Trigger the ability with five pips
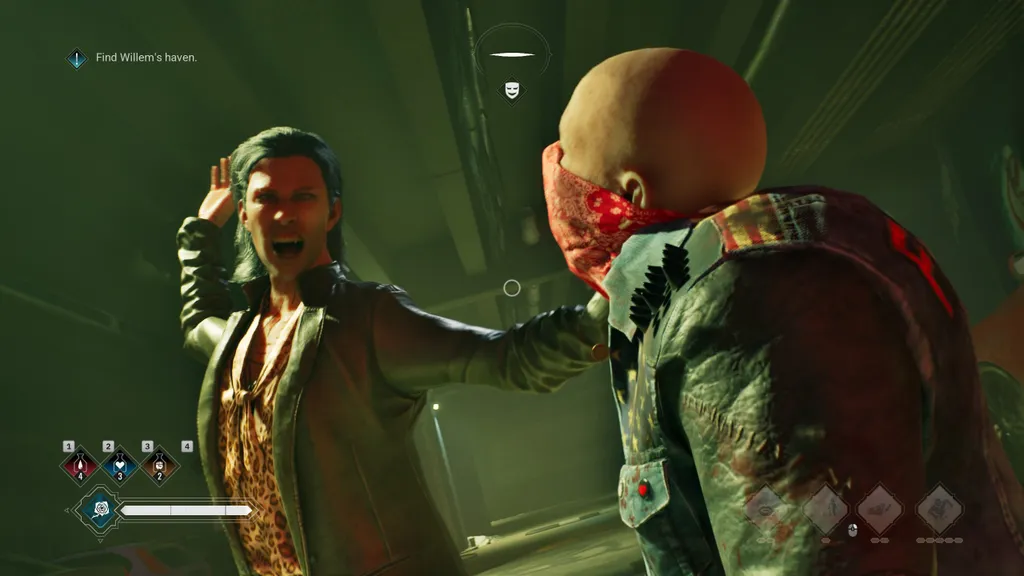The height and width of the screenshot is (576, 1024). pos(940,509)
